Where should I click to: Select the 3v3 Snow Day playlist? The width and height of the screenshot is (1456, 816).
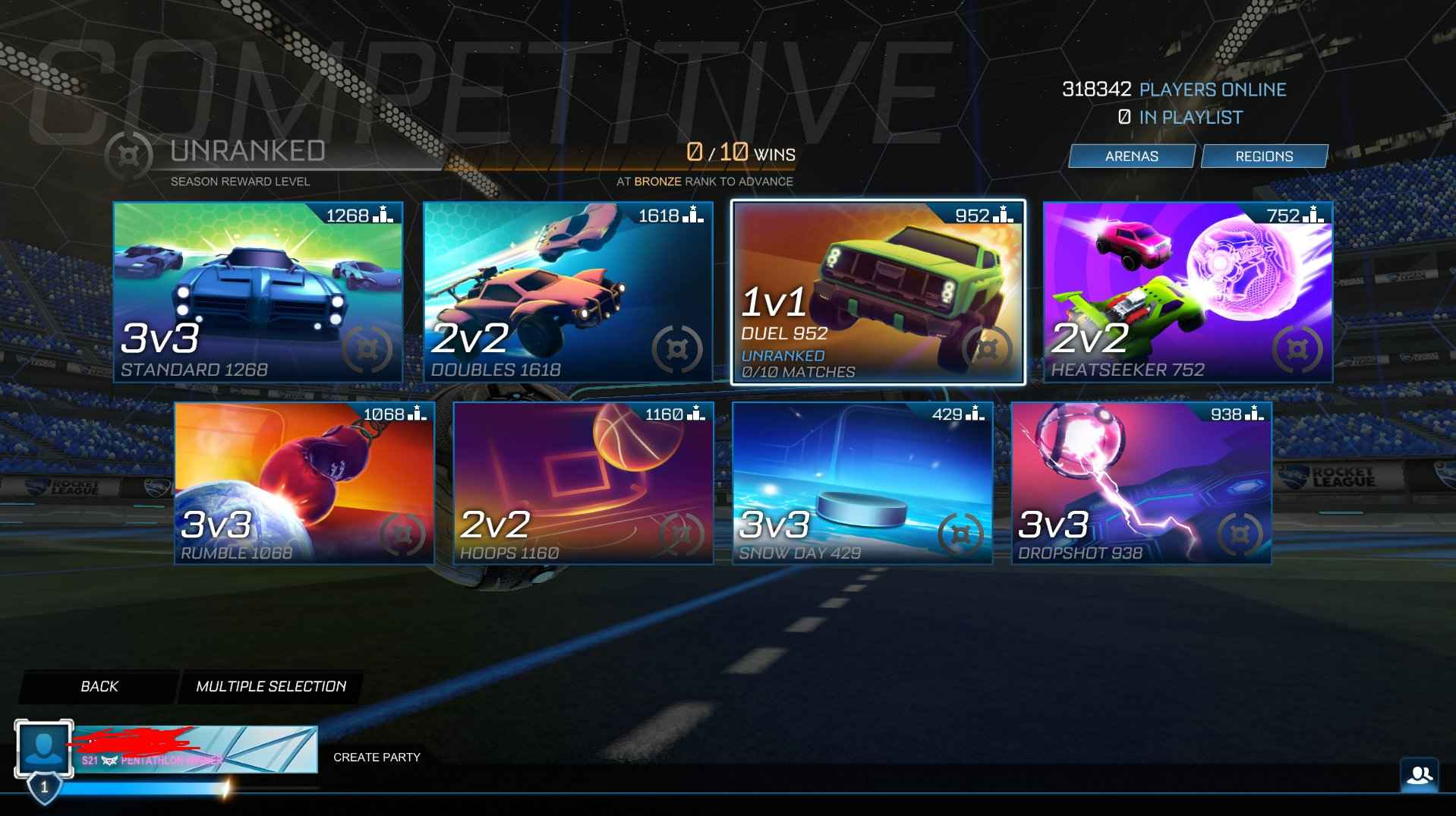[x=863, y=484]
